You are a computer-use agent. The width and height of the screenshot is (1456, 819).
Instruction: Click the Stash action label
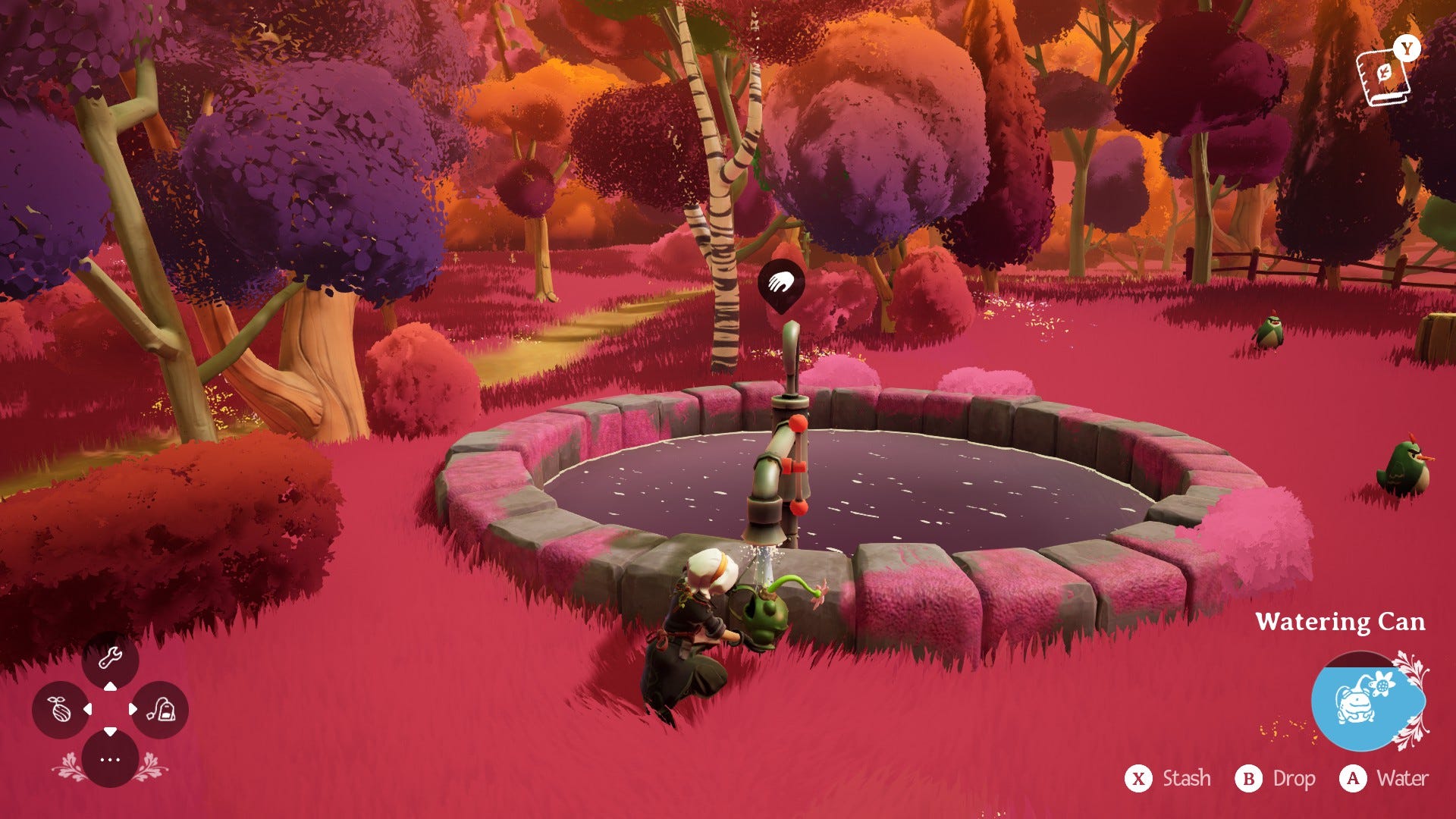pos(1186,779)
